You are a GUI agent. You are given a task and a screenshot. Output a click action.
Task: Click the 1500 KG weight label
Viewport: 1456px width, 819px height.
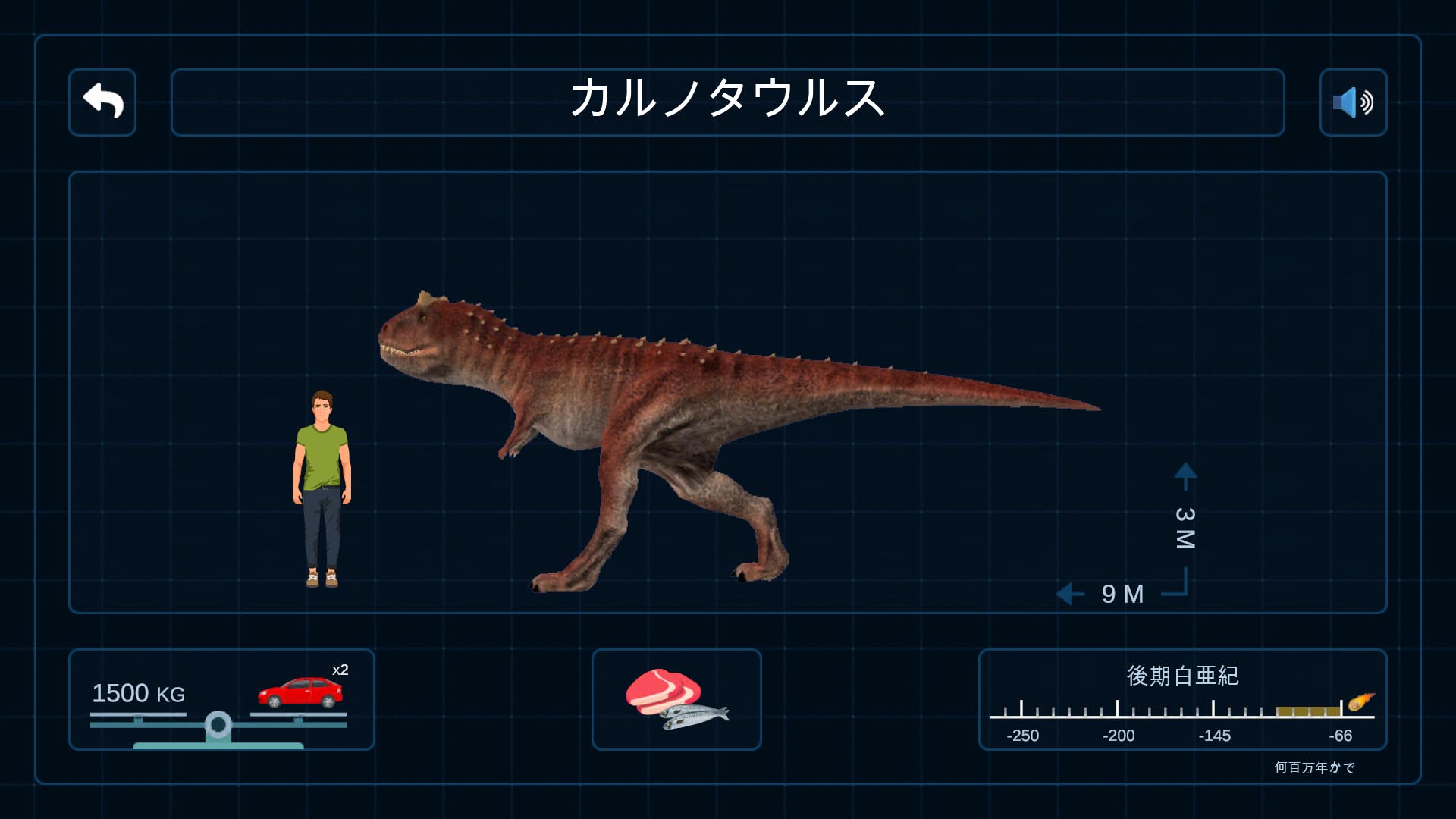pyautogui.click(x=137, y=694)
